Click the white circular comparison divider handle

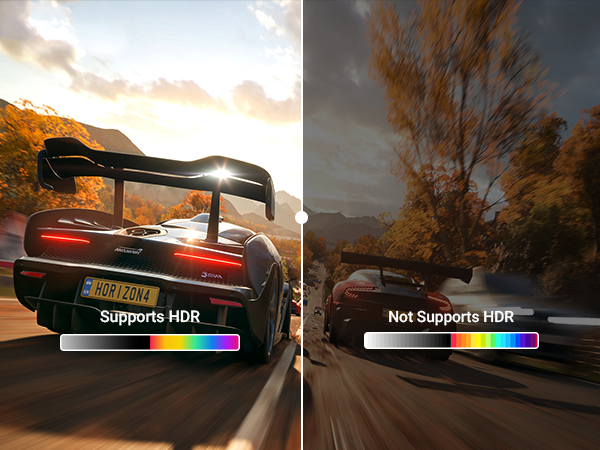[302, 216]
